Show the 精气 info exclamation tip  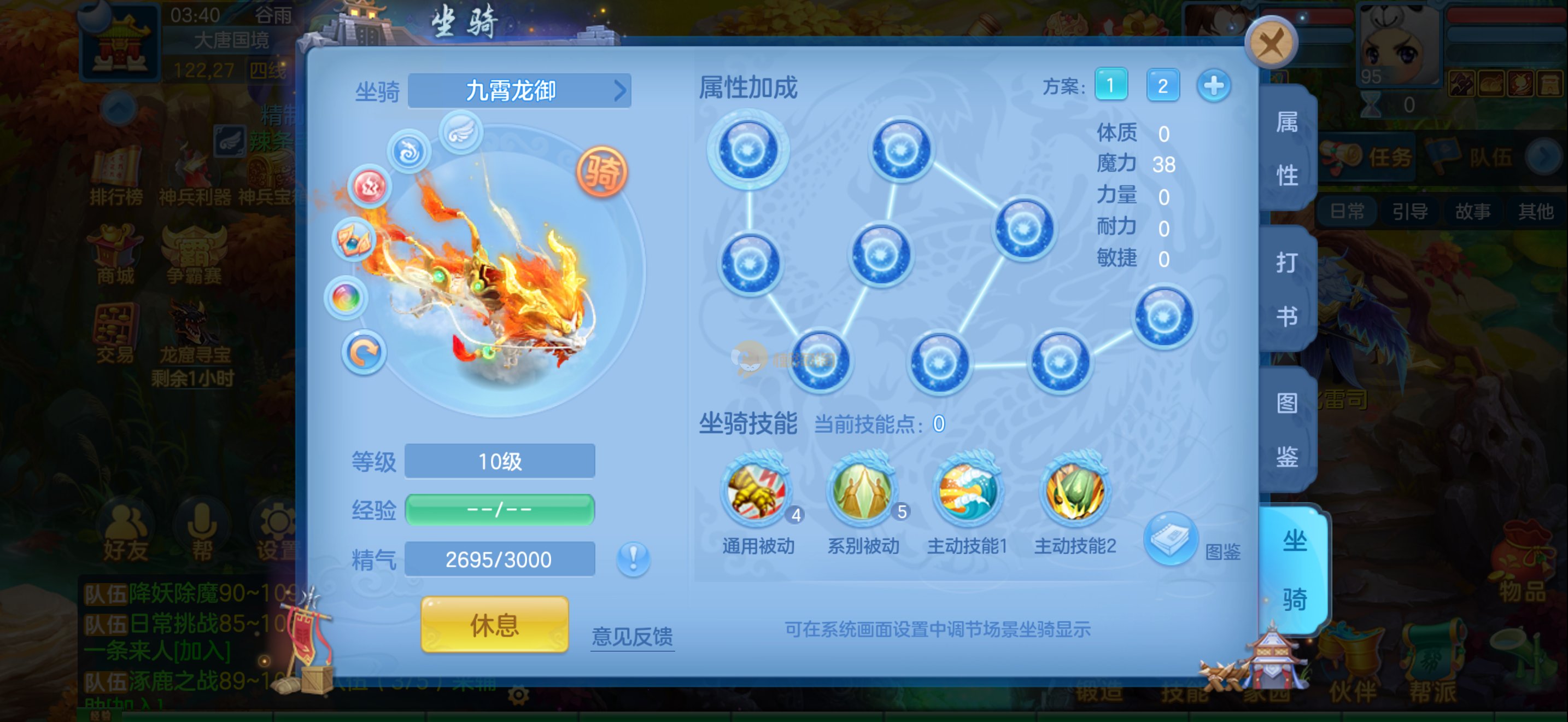pyautogui.click(x=633, y=558)
